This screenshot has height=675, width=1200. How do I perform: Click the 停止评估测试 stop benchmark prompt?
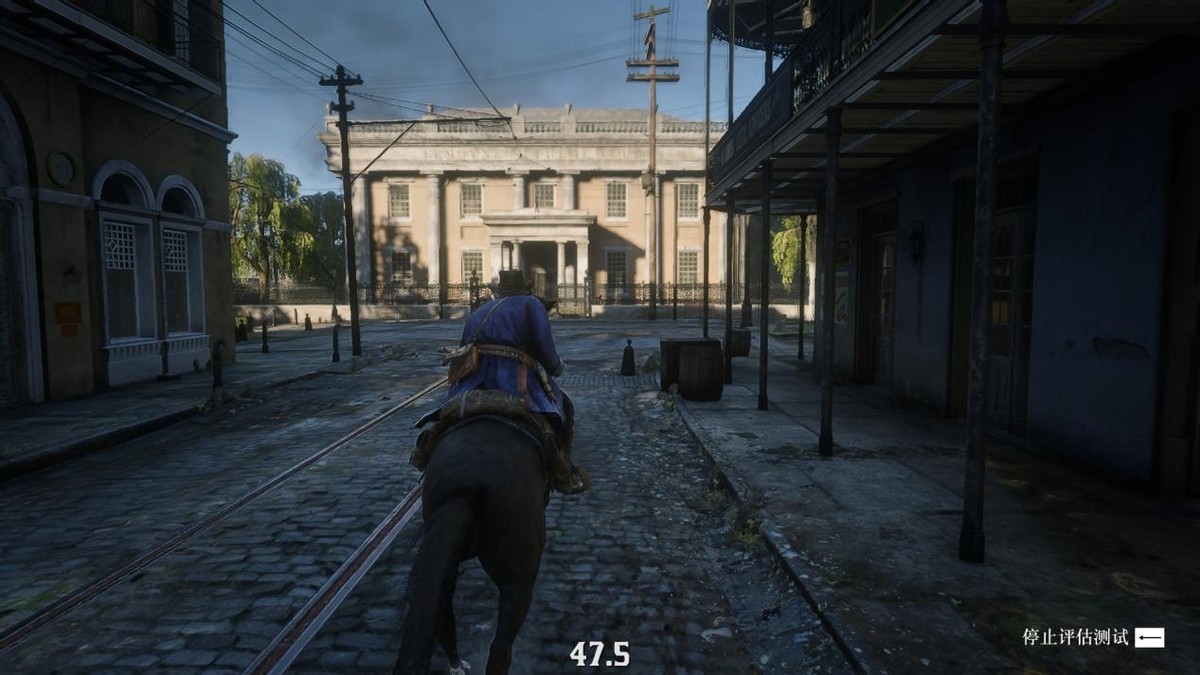pos(1092,637)
